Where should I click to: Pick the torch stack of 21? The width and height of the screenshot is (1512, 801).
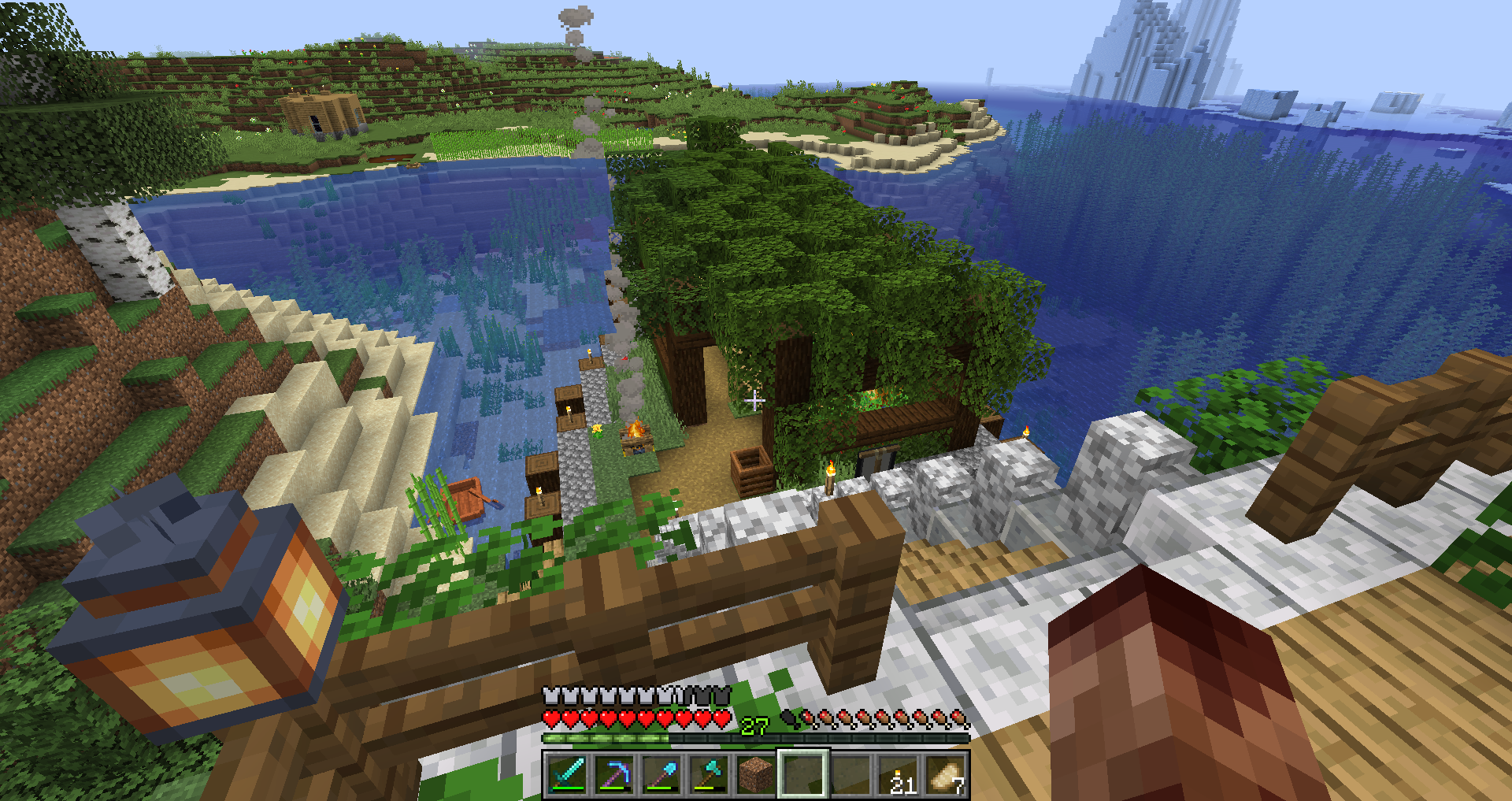(x=899, y=773)
